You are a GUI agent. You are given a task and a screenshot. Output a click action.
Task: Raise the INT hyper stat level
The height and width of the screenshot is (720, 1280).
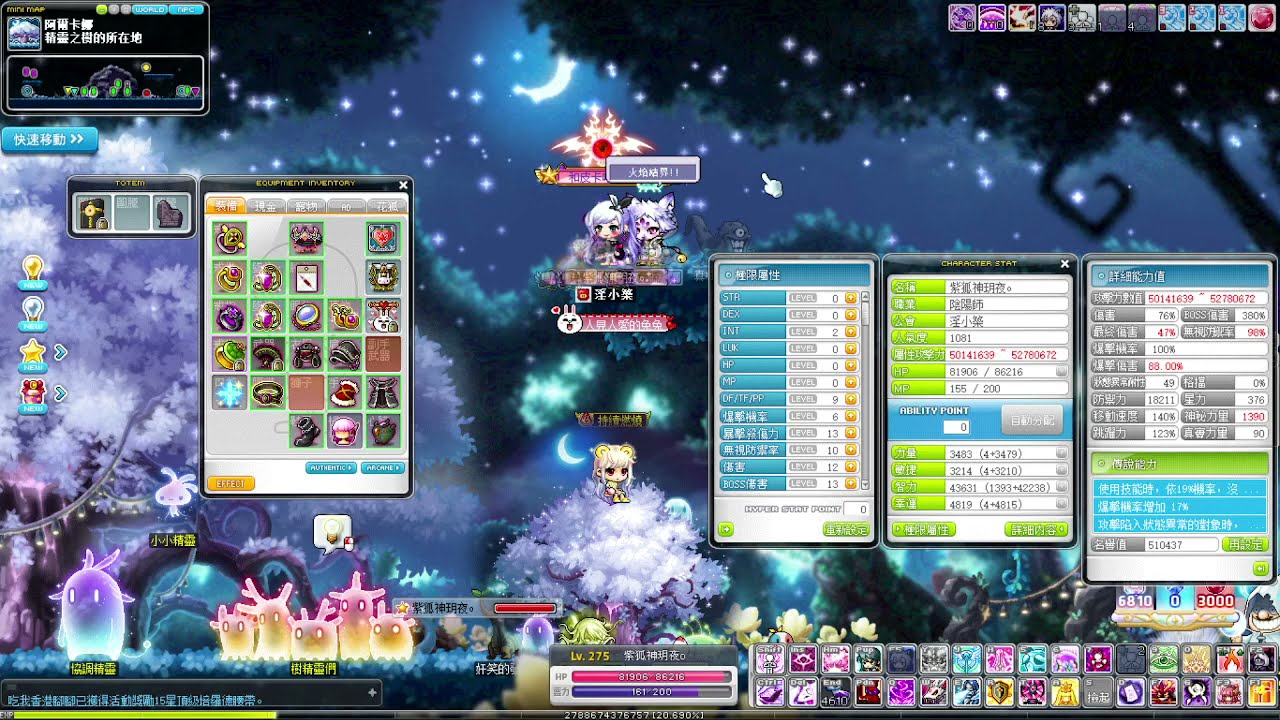(x=851, y=332)
